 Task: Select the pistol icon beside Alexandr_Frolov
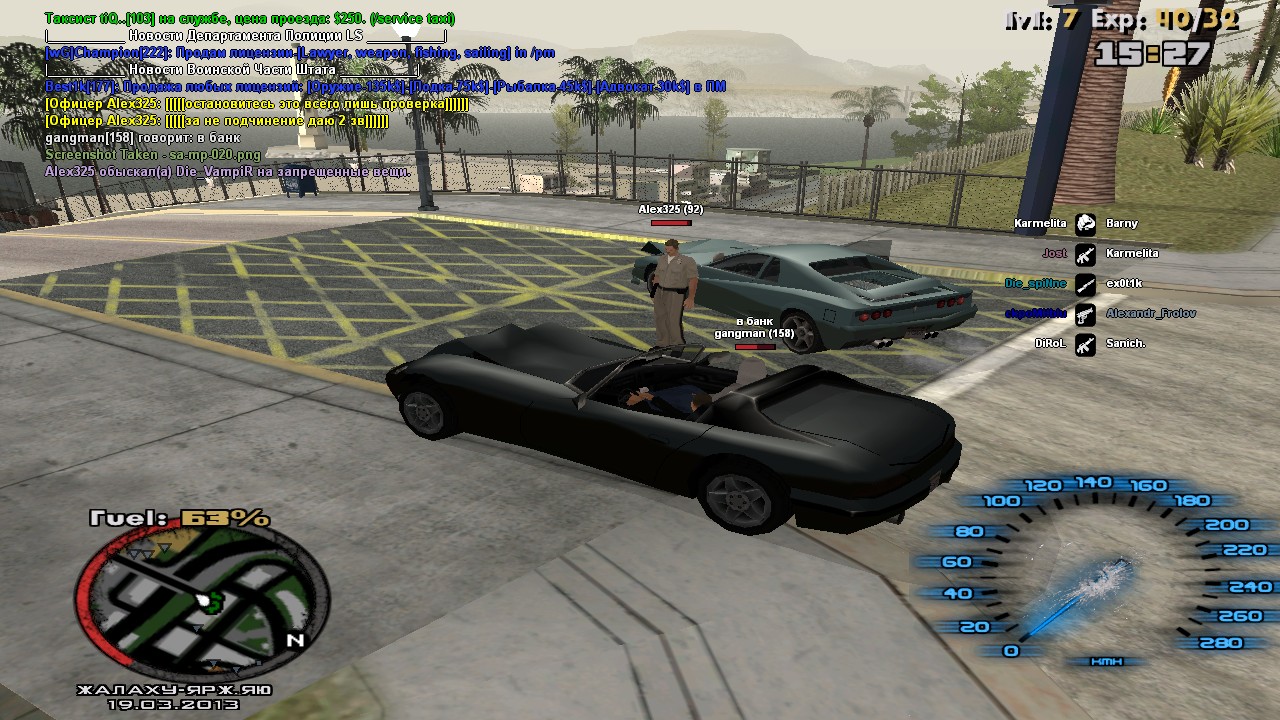coord(1086,314)
